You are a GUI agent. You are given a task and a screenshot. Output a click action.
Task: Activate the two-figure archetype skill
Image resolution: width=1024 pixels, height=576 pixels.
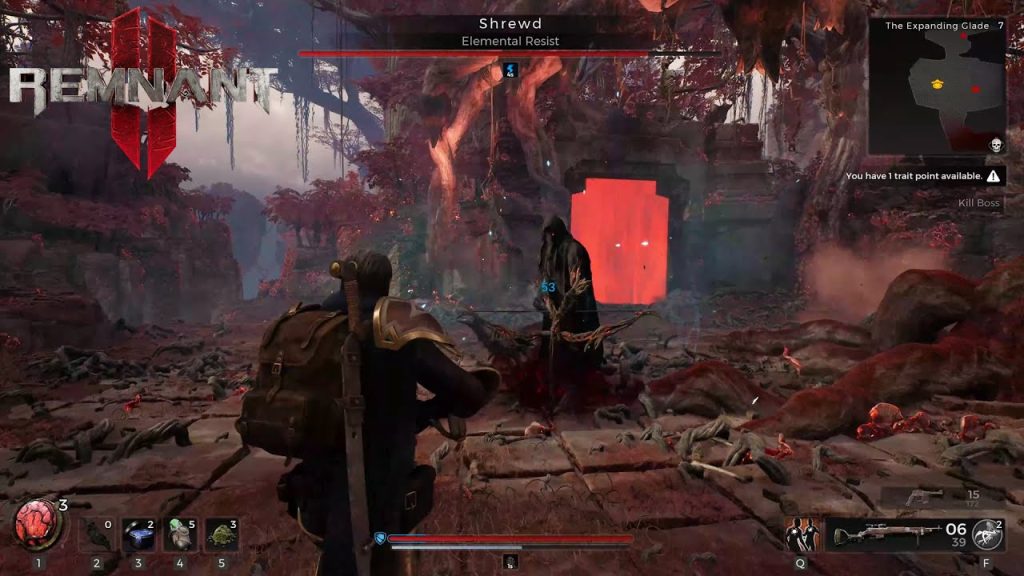tap(800, 535)
